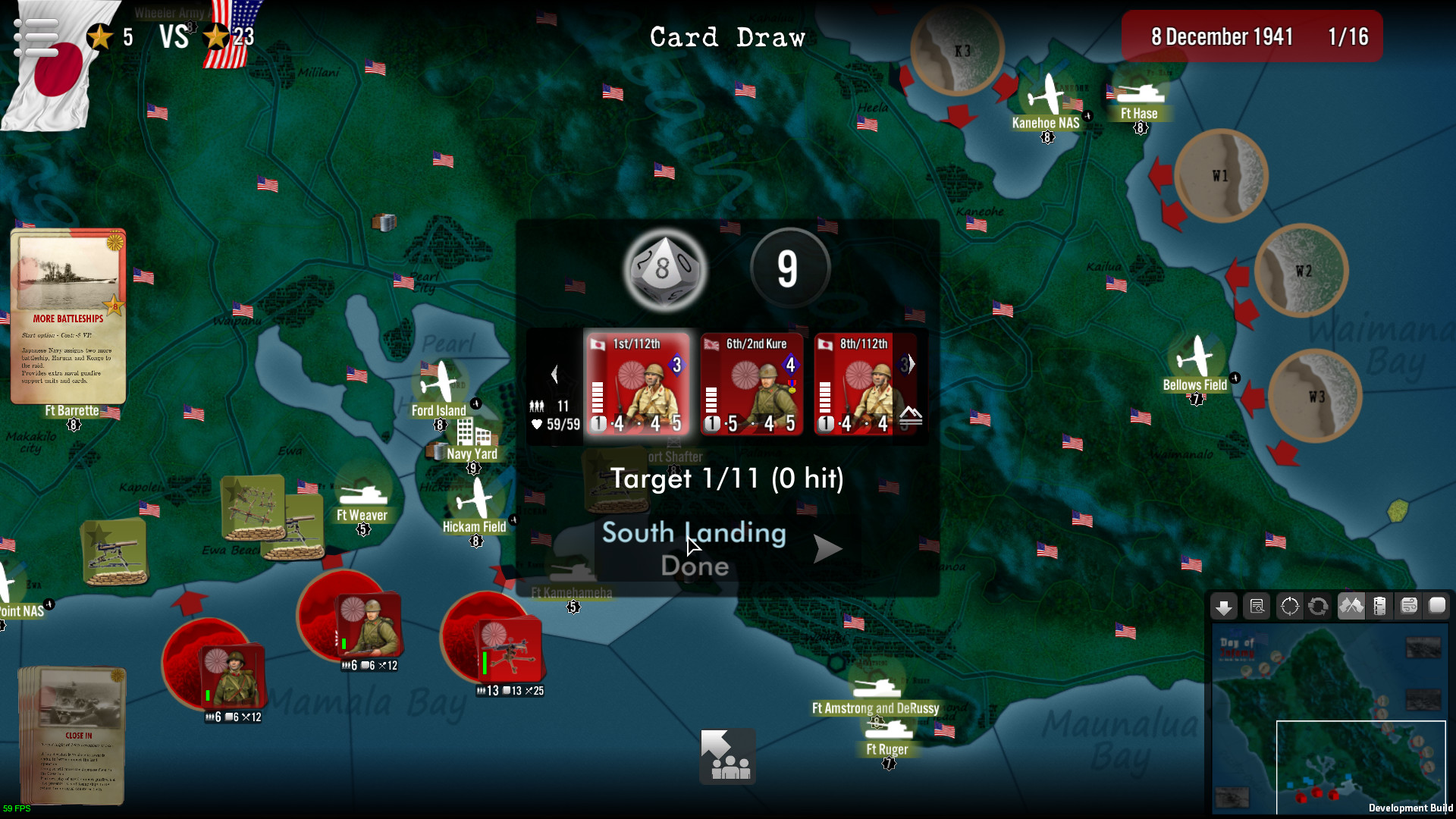Select the targeting crosshair icon on minimap toolbar
This screenshot has width=1456, height=819.
pyautogui.click(x=1290, y=606)
